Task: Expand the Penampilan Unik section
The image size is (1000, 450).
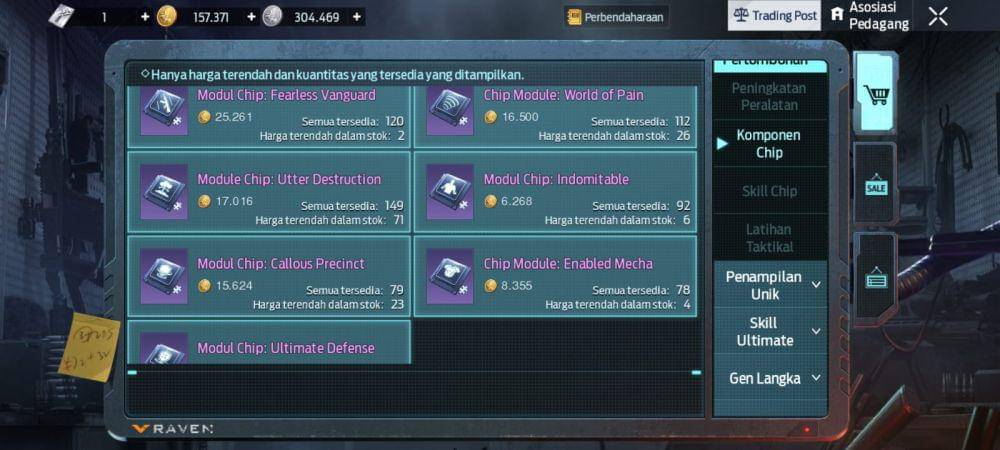Action: (769, 285)
